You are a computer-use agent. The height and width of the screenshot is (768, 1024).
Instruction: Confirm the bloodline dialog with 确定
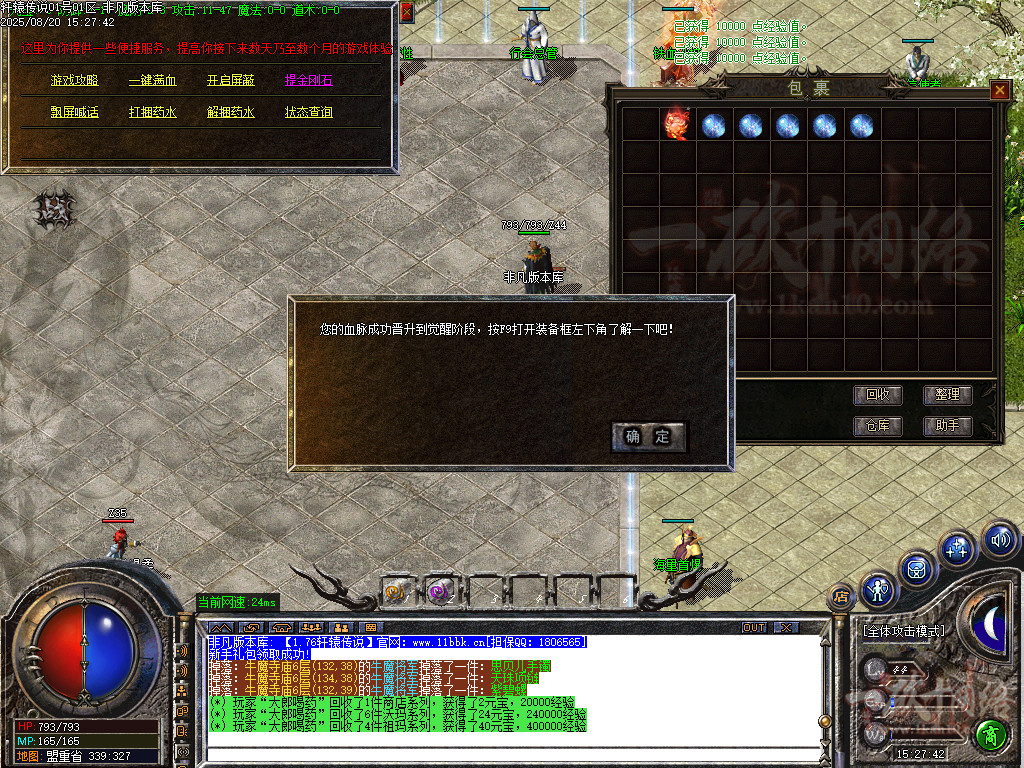(x=649, y=436)
